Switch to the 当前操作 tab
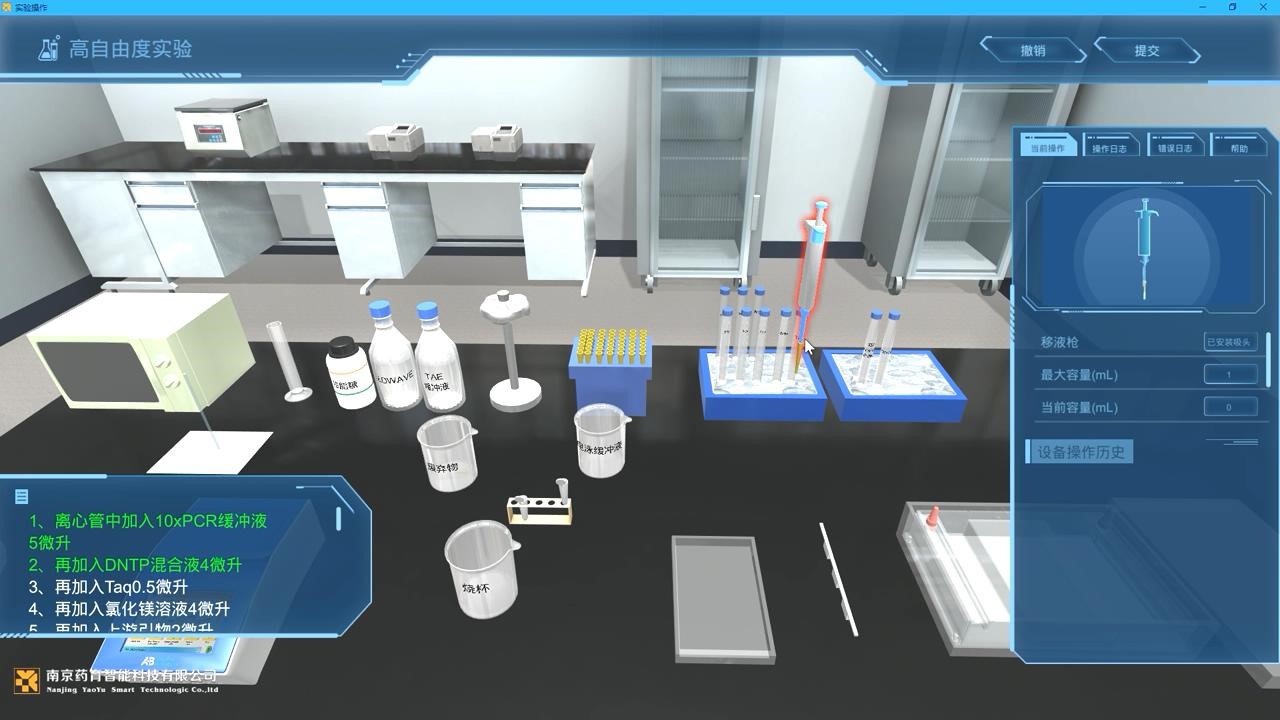Image resolution: width=1280 pixels, height=720 pixels. (x=1048, y=148)
